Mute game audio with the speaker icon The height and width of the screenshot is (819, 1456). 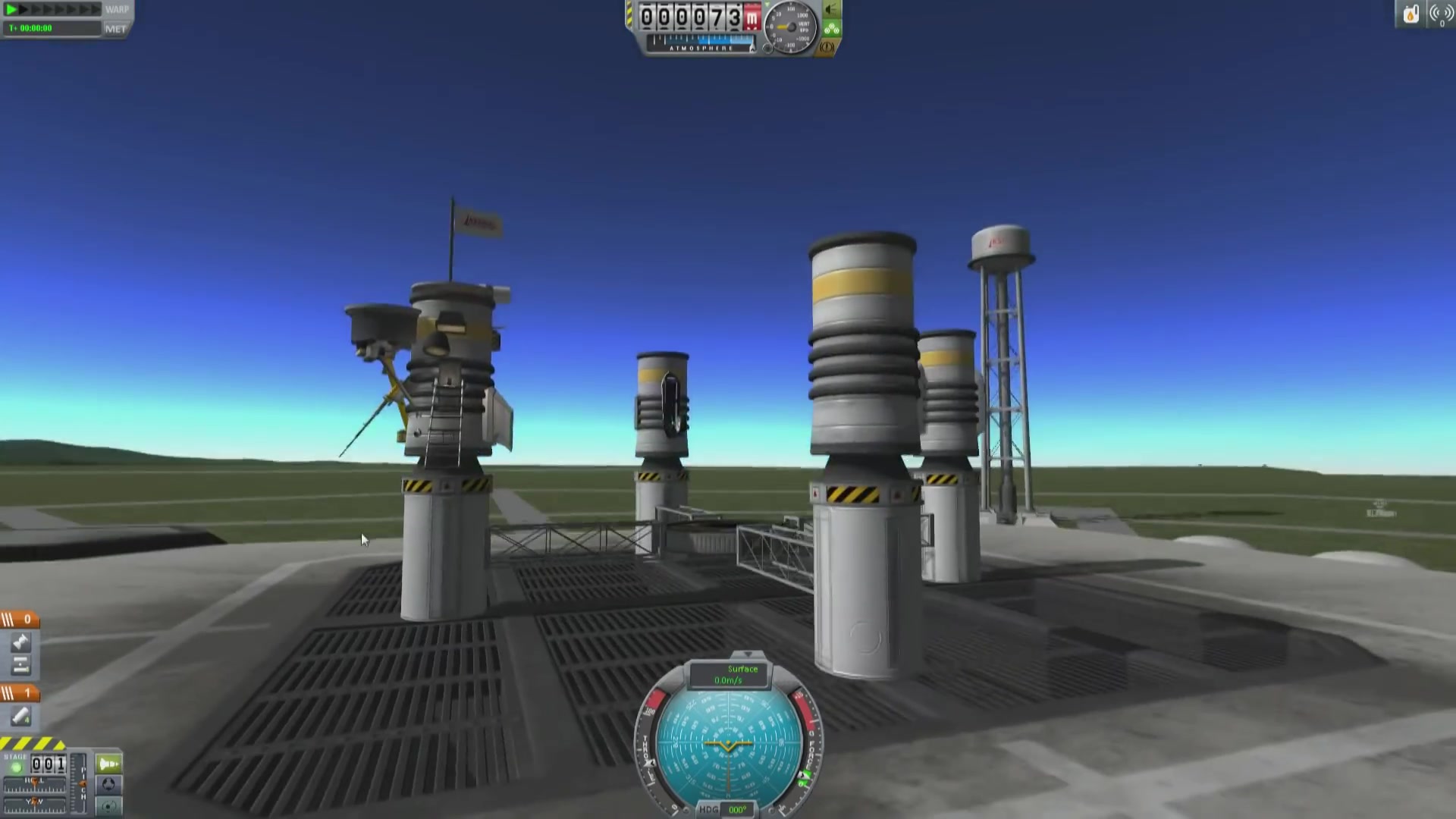[830, 10]
